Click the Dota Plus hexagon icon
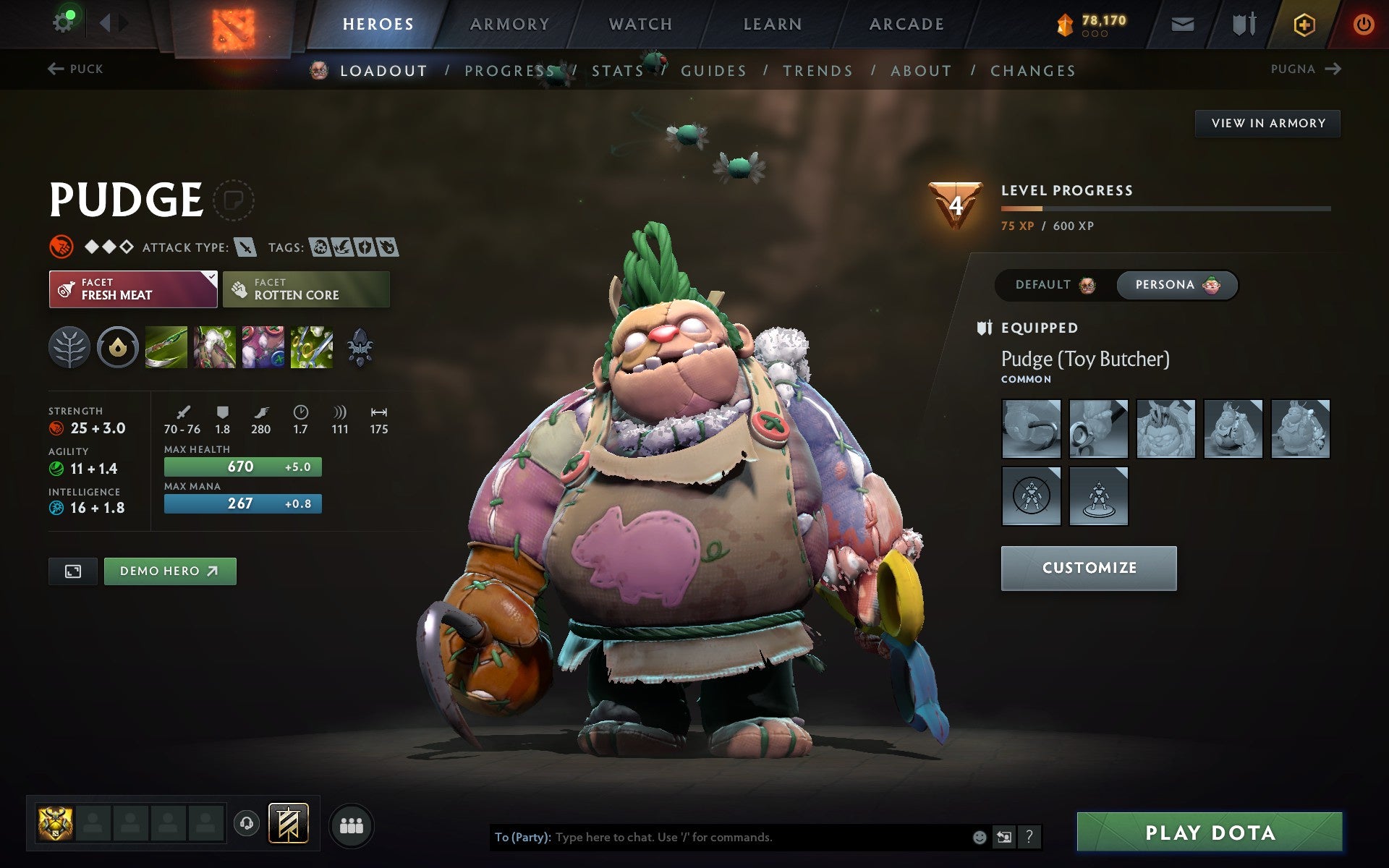1389x868 pixels. click(1304, 23)
